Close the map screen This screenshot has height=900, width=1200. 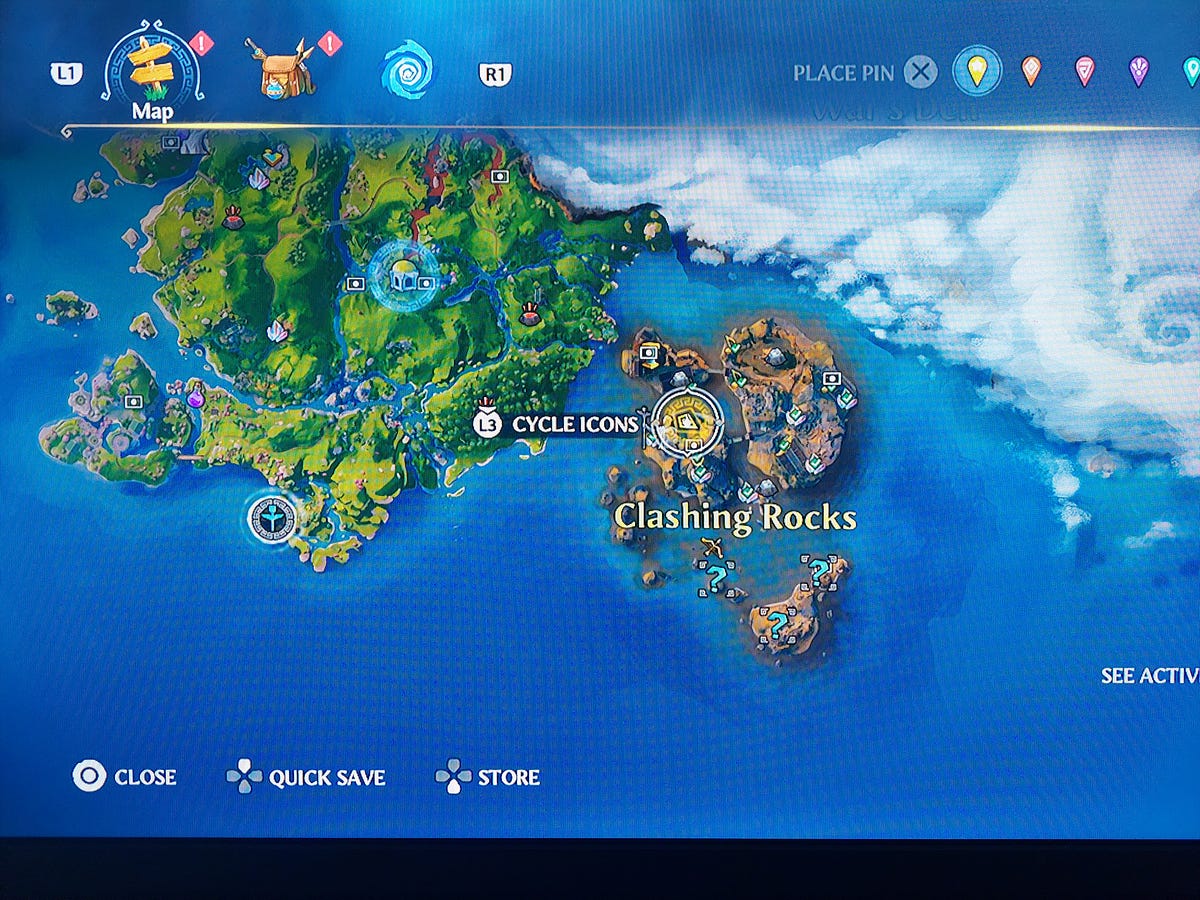[x=125, y=777]
